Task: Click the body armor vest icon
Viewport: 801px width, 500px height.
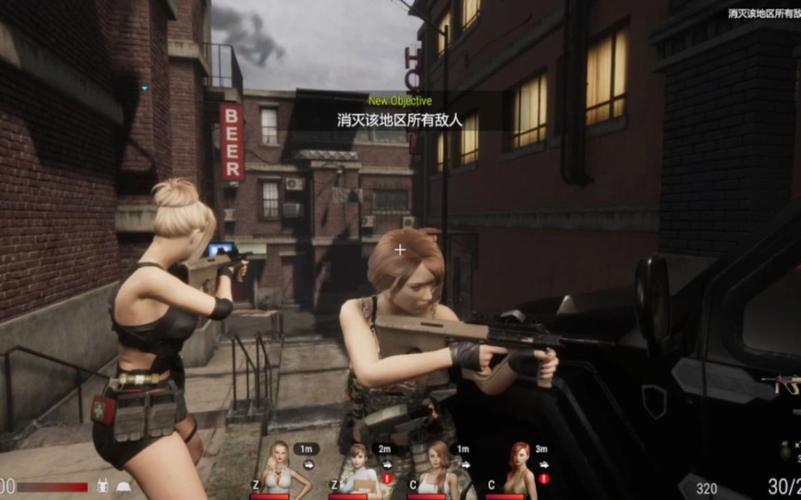Action: click(x=101, y=486)
